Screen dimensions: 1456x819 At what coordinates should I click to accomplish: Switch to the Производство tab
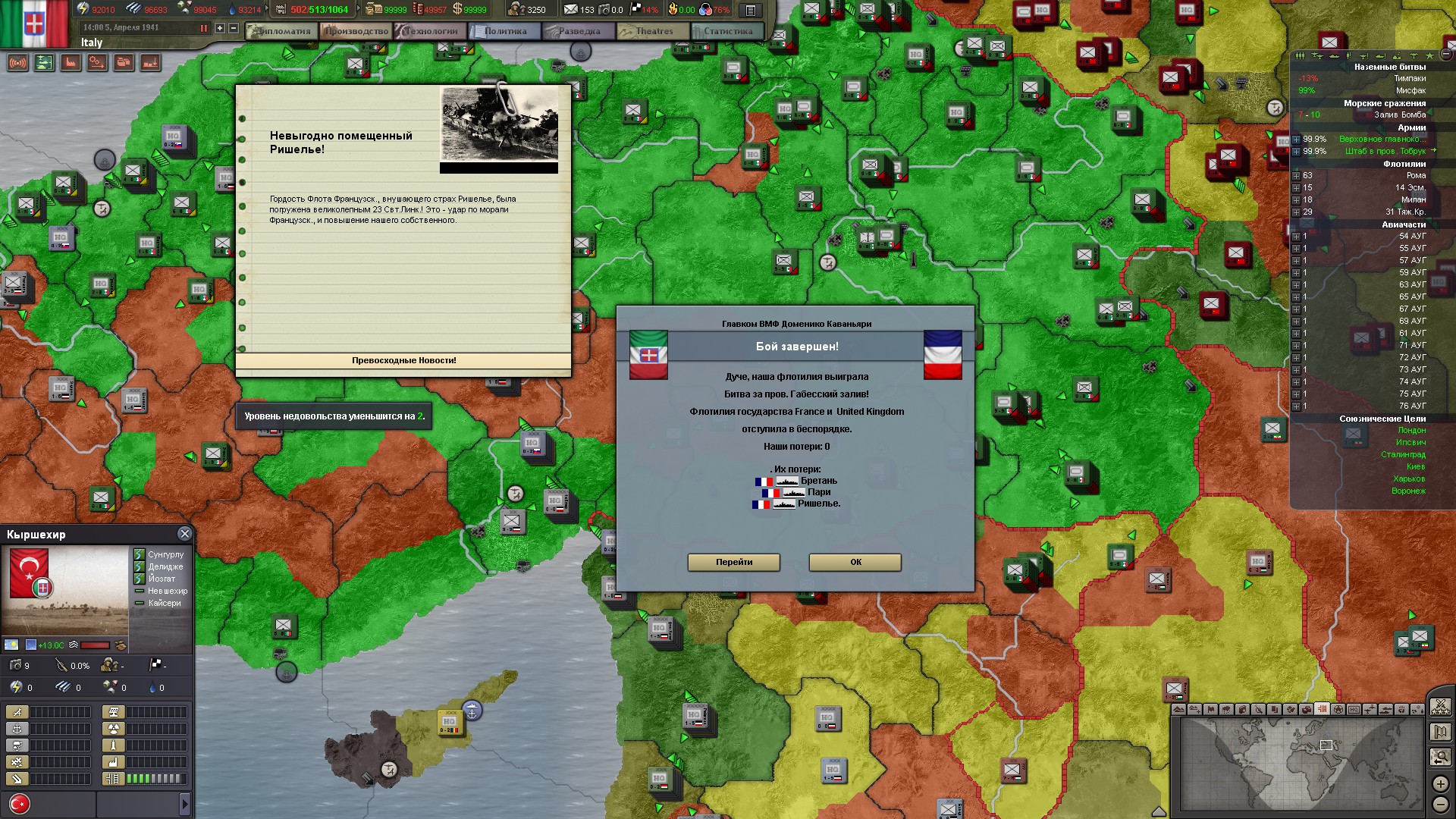[x=357, y=31]
